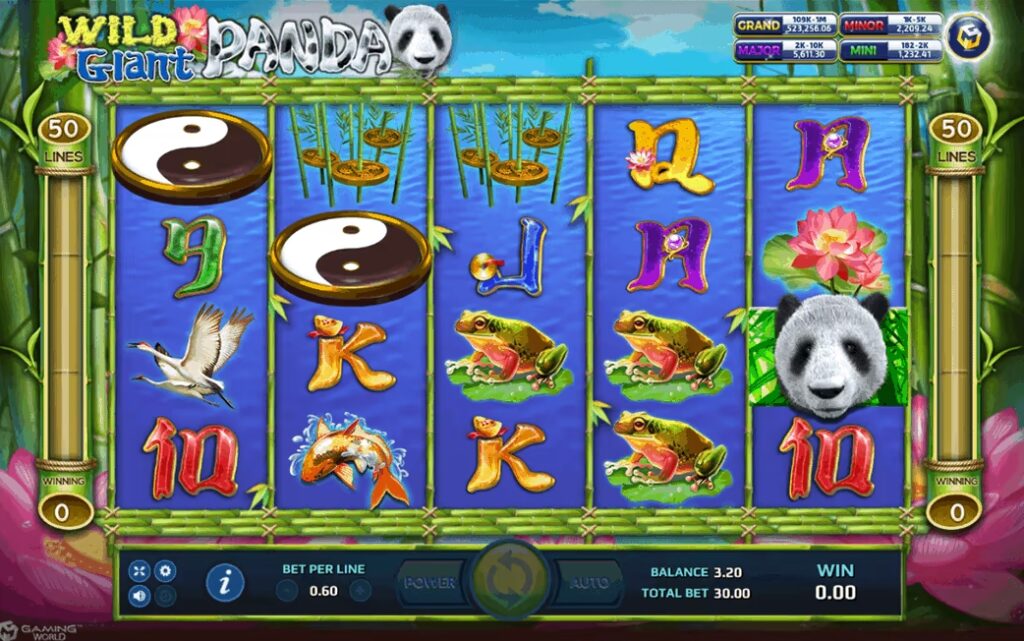This screenshot has width=1024, height=641.
Task: Mute the sound with speaker icon
Action: [141, 597]
